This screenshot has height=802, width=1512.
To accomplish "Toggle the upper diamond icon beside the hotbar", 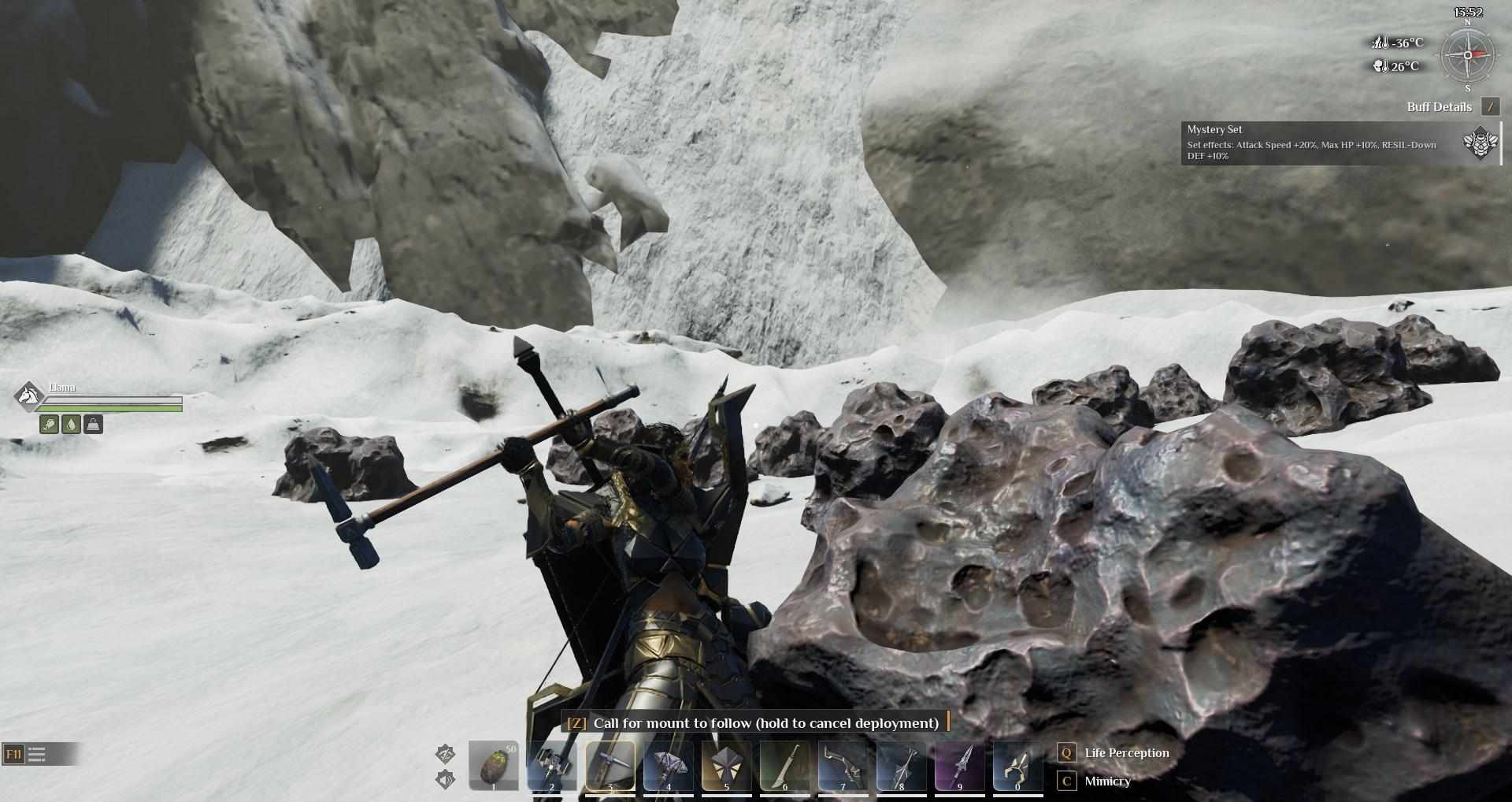I will pyautogui.click(x=445, y=753).
